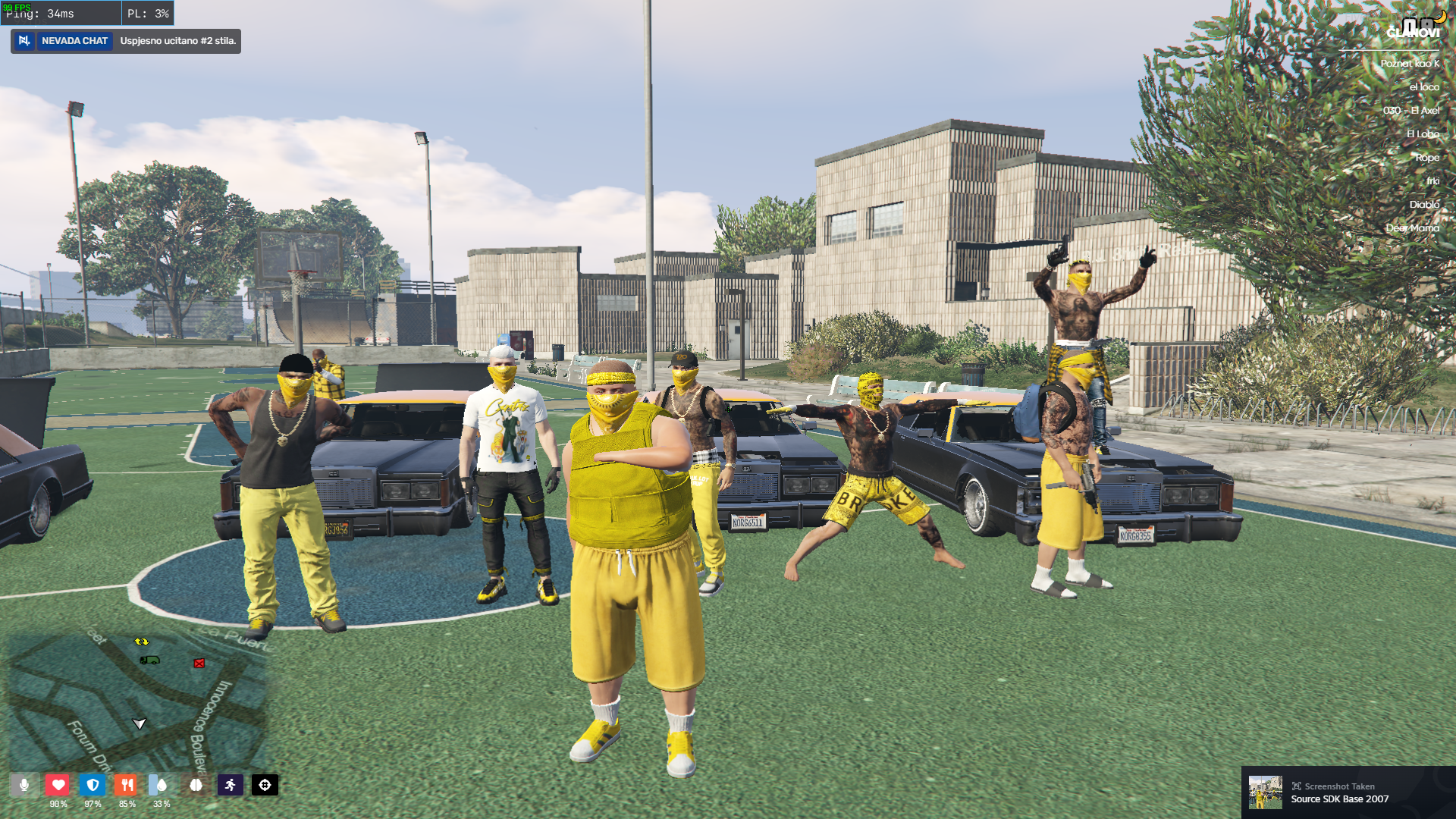Mute the microphone icon in the HUD
This screenshot has height=819, width=1456.
25,786
